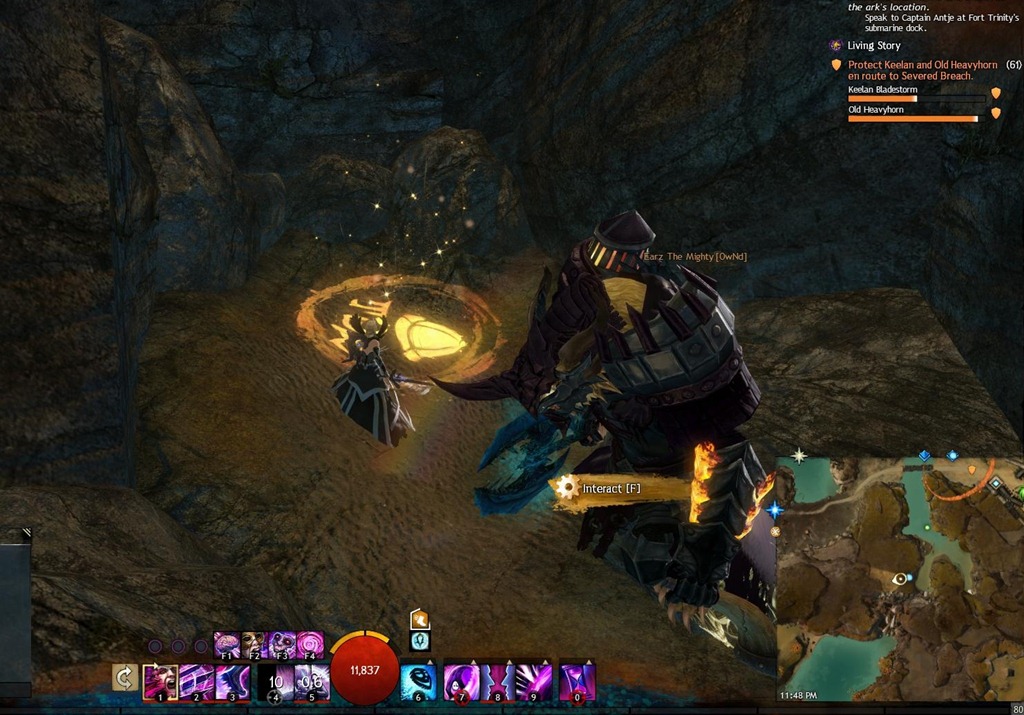Activate the hourglass elite skill

pos(578,681)
